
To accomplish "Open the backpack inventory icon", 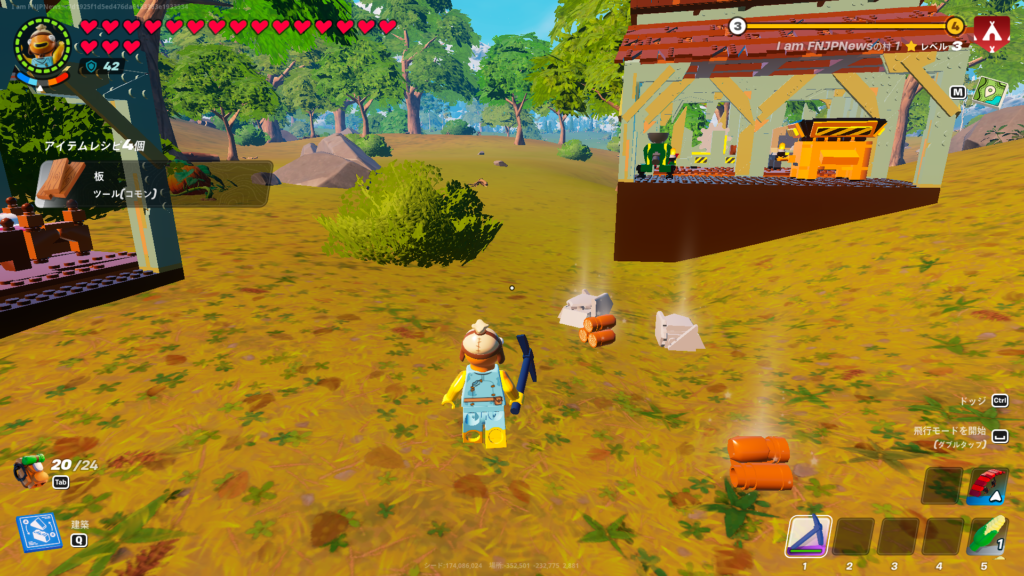I will 31,470.
